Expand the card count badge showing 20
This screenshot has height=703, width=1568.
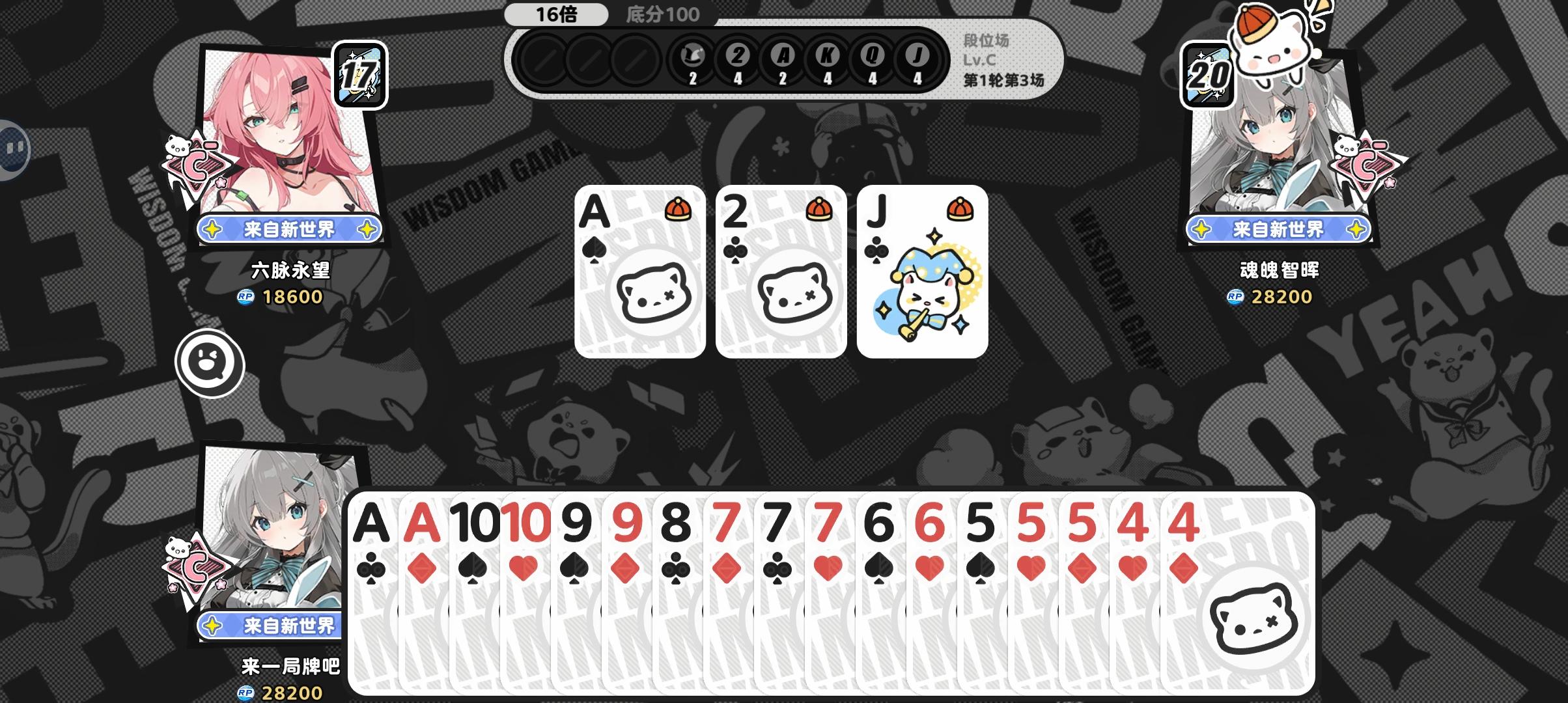click(1208, 73)
